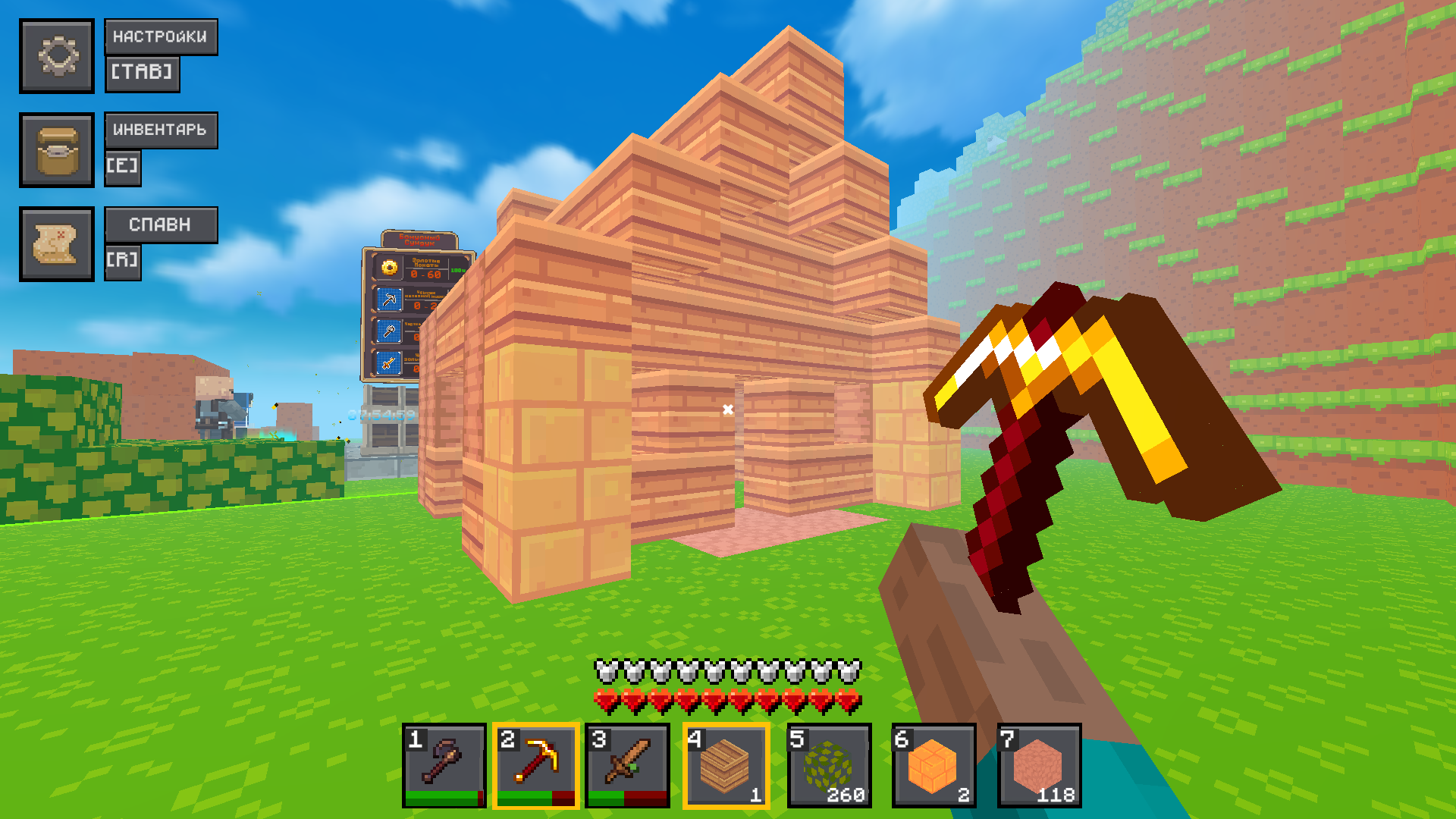Click the pickaxe blueprint on the bonus chest board
The width and height of the screenshot is (1456, 819).
[x=389, y=299]
